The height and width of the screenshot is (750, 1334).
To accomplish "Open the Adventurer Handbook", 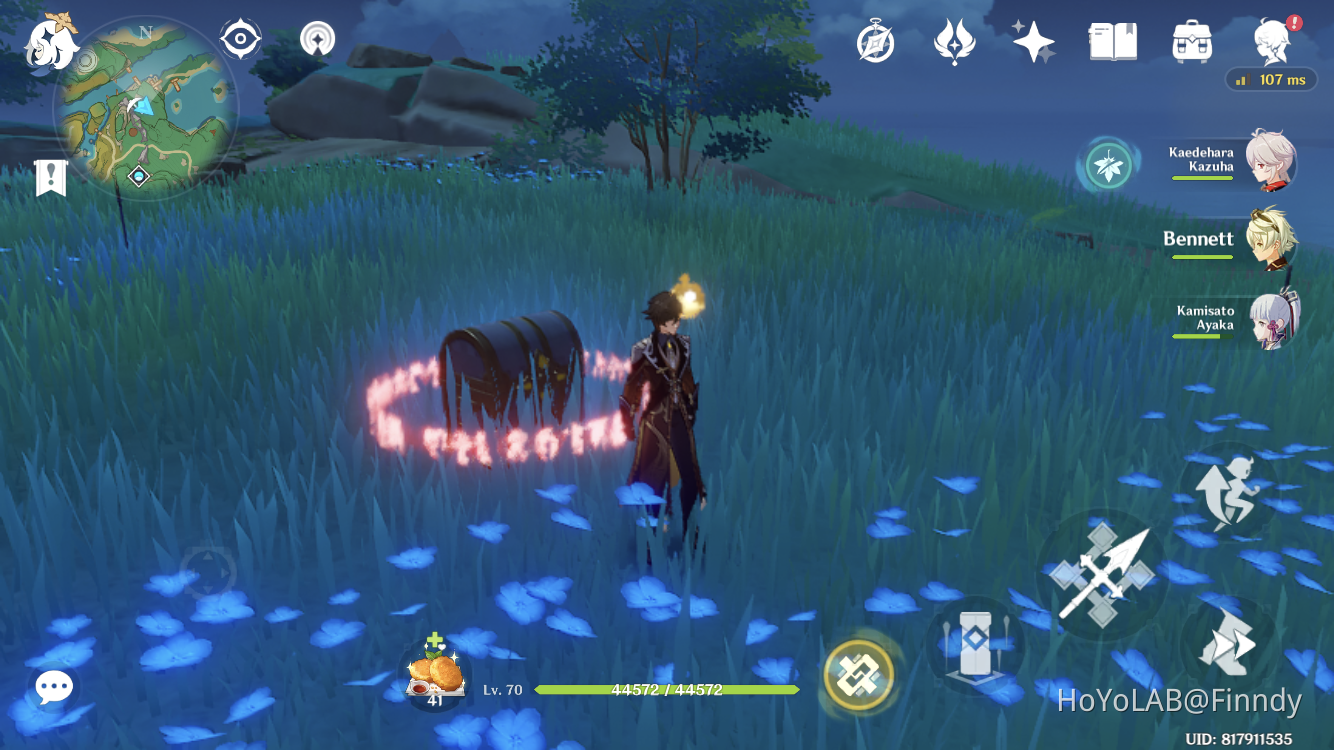I will (1115, 40).
